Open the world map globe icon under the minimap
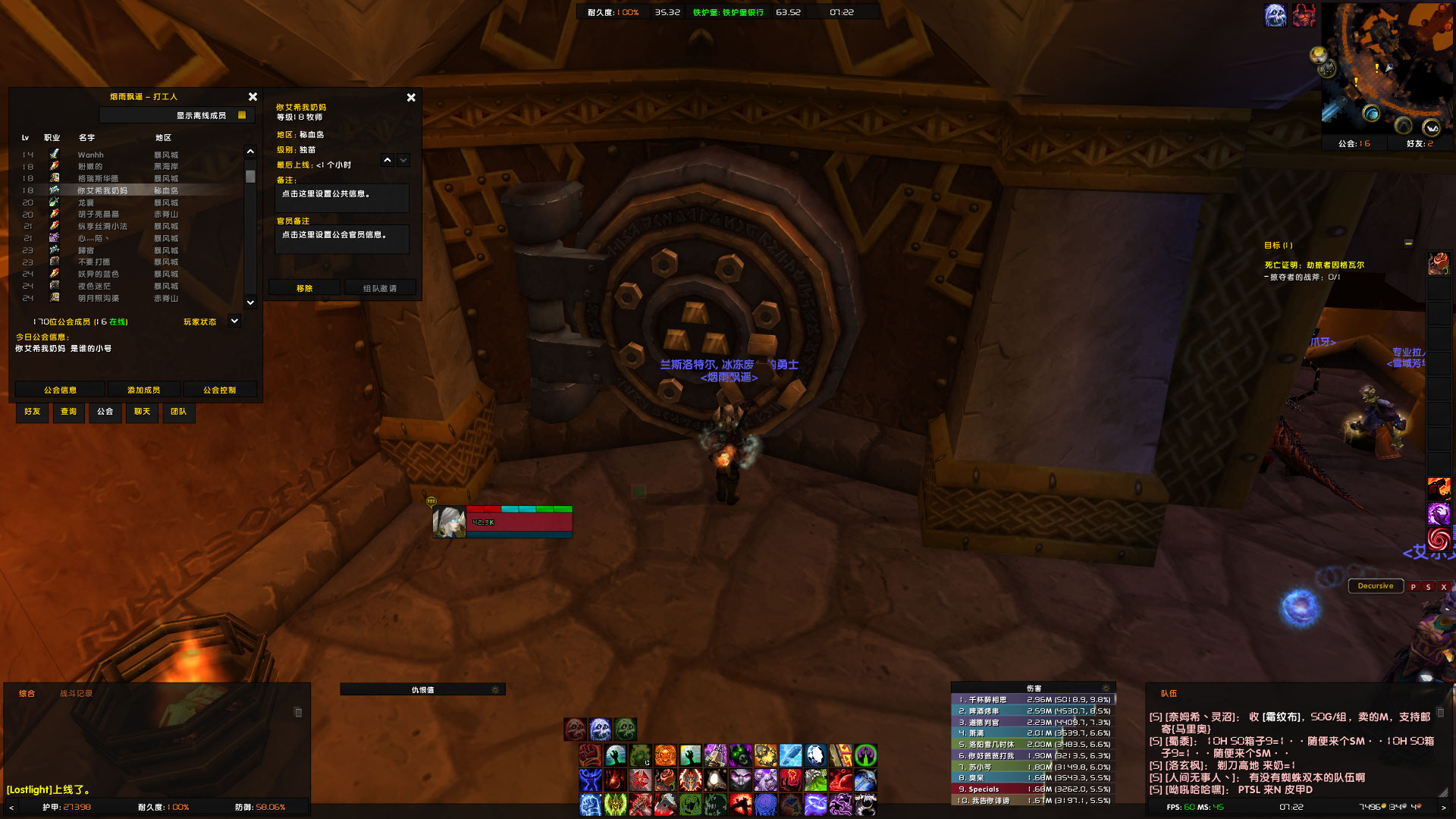The width and height of the screenshot is (1456, 819). (x=1372, y=114)
